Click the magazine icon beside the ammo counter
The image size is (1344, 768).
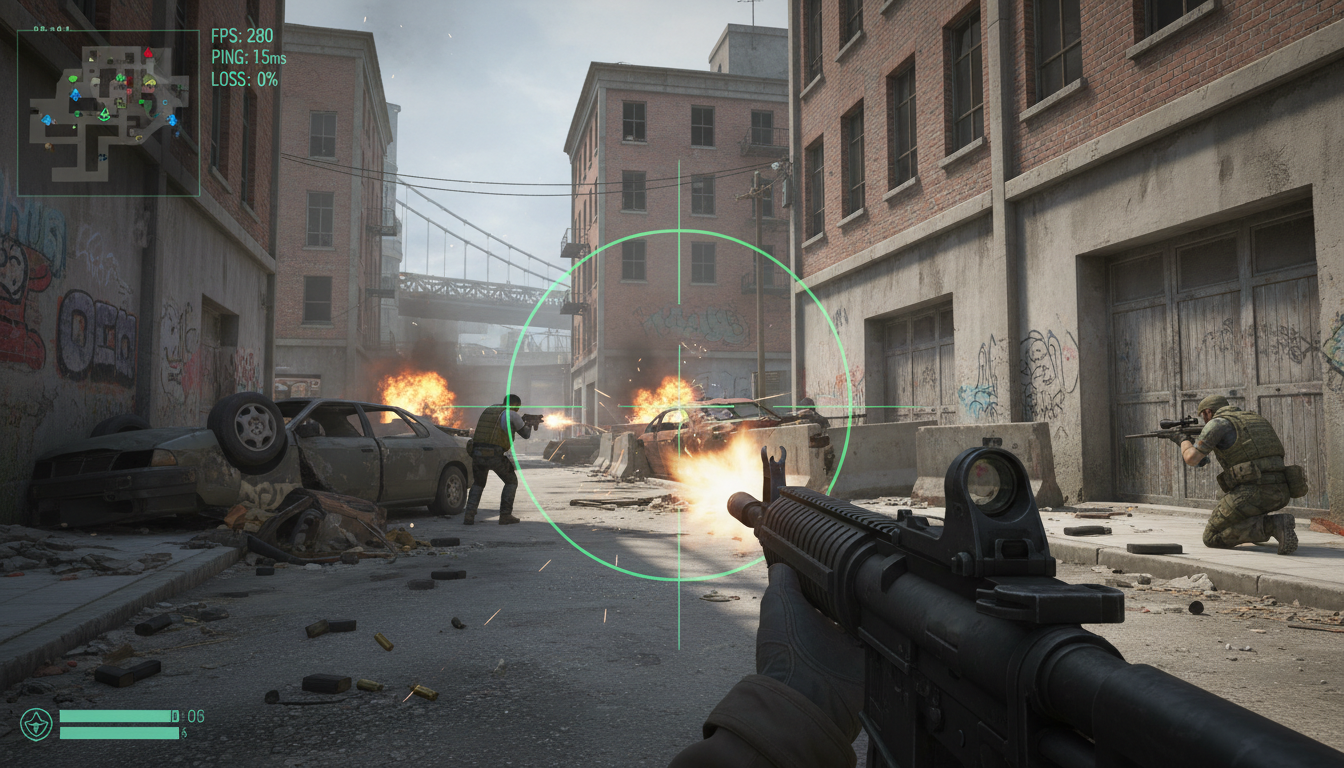175,716
